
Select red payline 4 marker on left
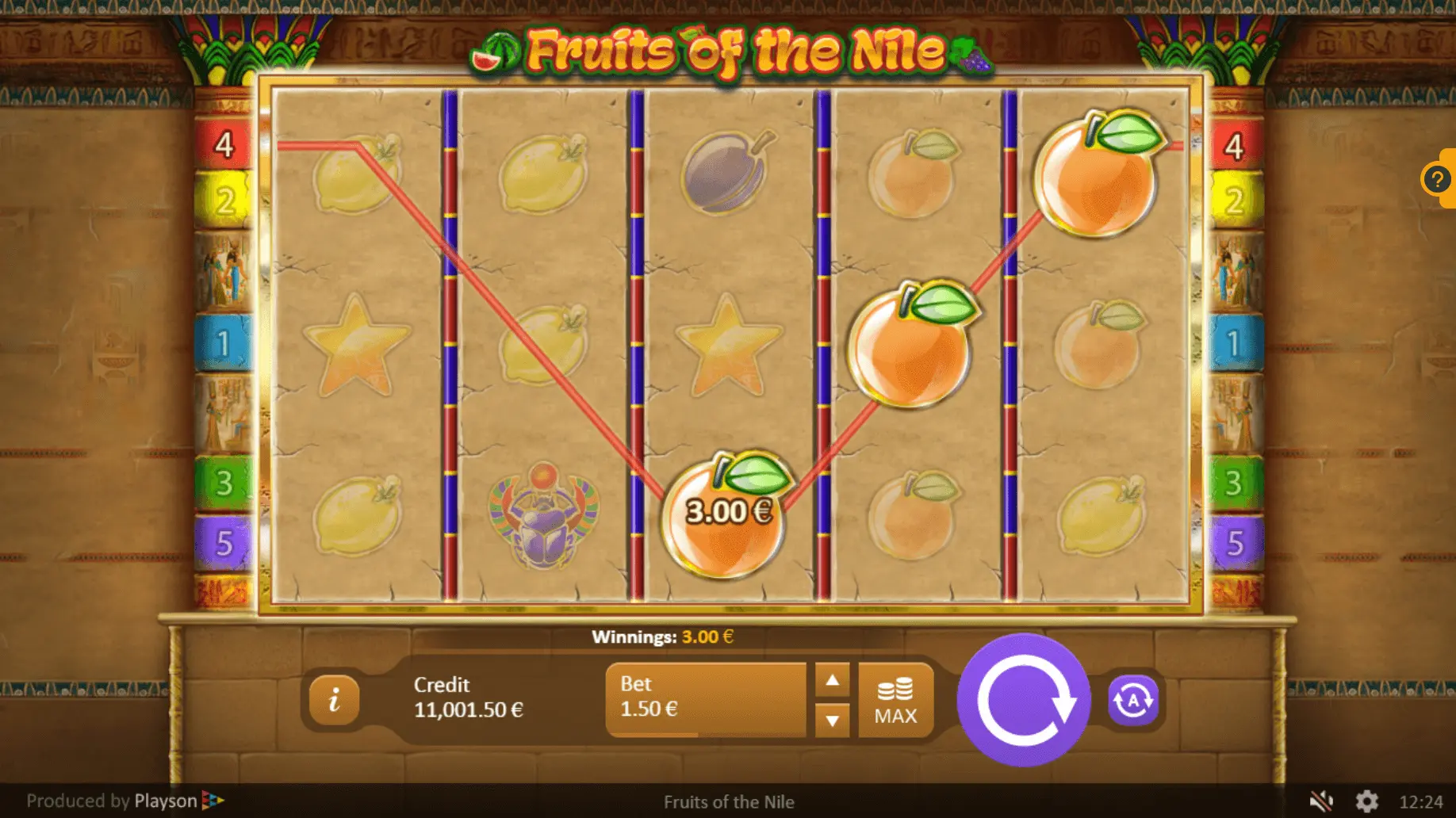click(224, 145)
